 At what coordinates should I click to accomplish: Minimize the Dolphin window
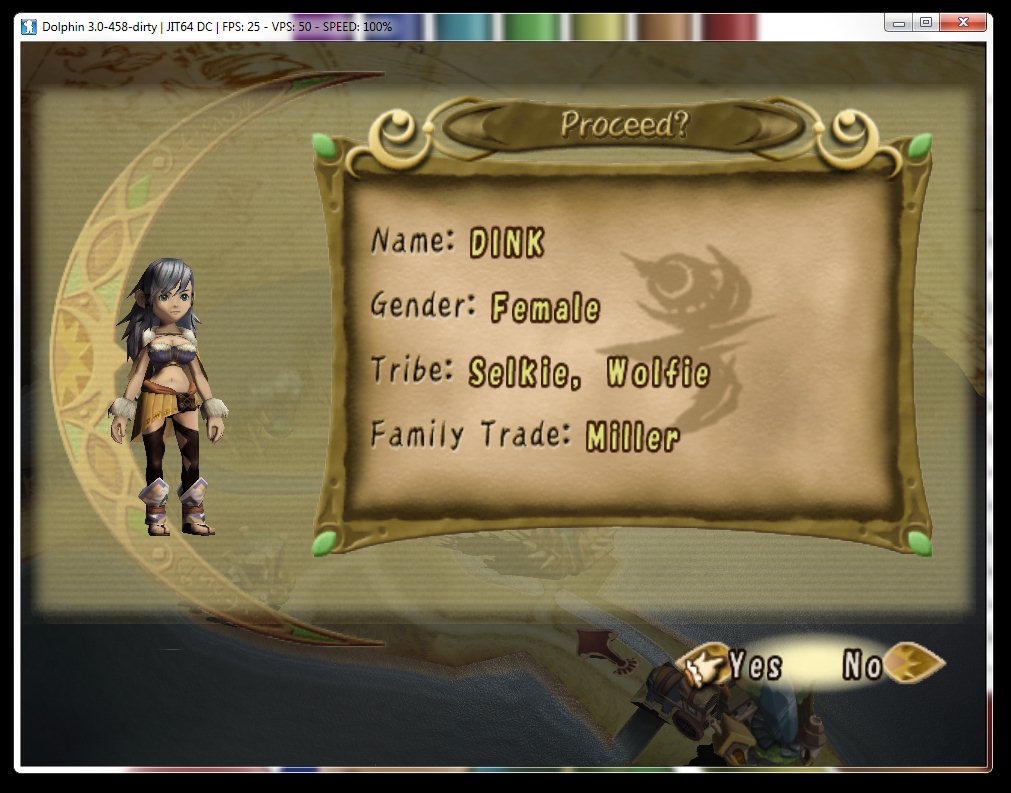coord(898,22)
